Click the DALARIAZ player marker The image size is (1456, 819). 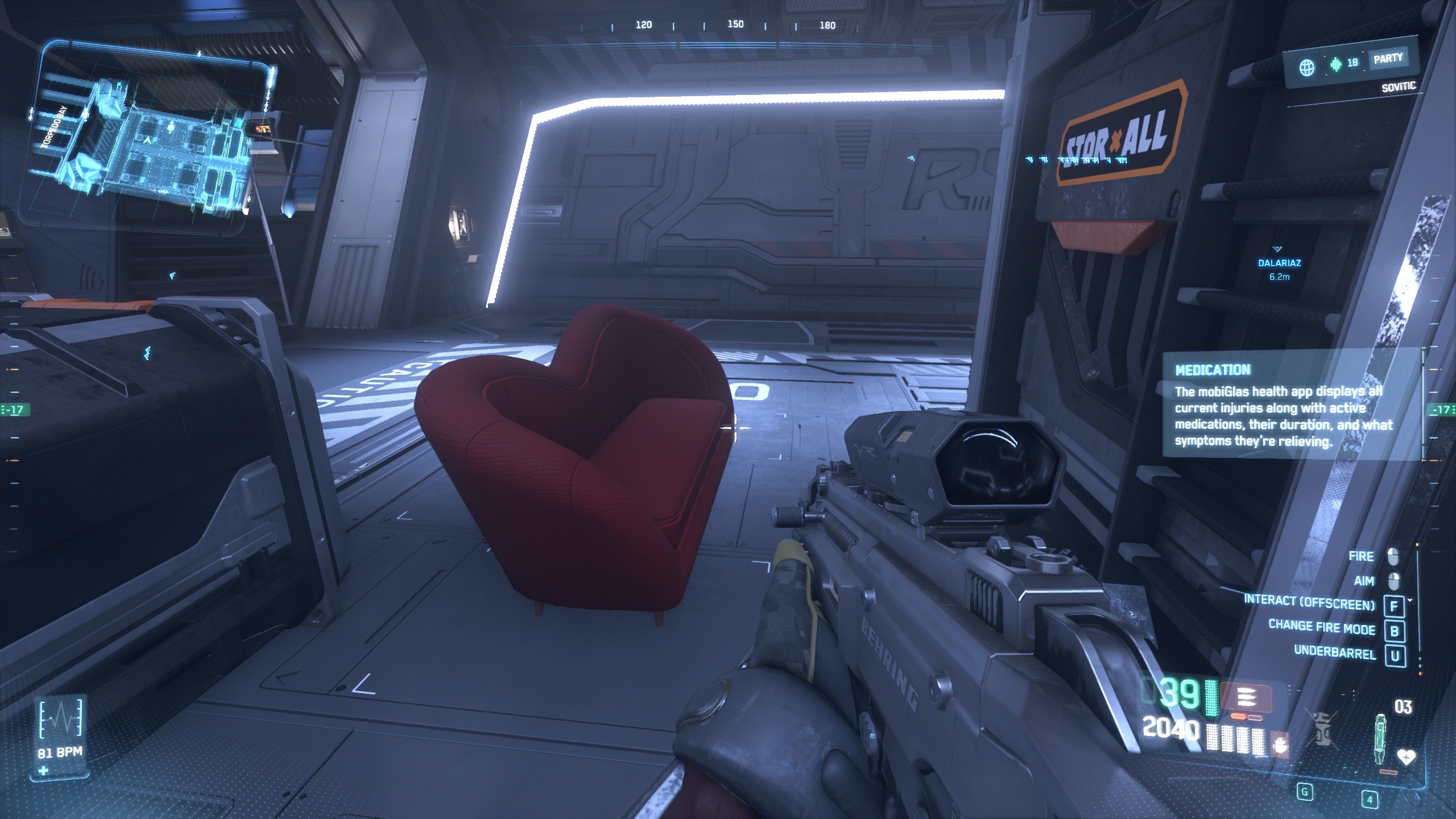coord(1279,263)
